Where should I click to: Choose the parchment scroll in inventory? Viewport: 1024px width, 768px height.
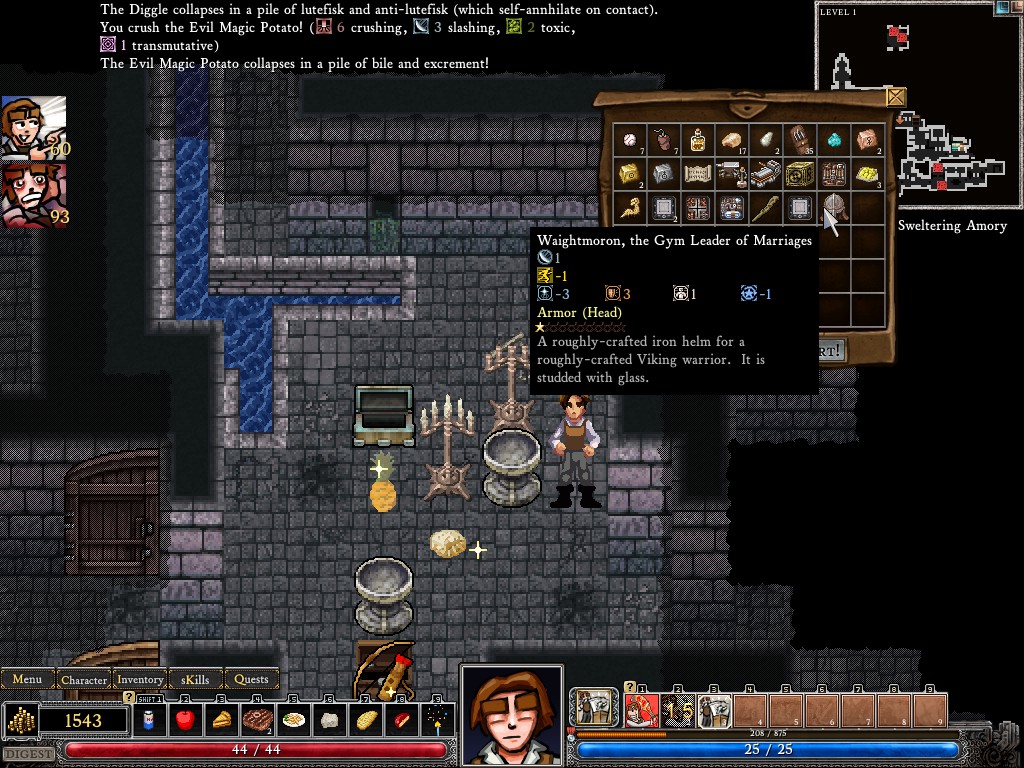[697, 174]
